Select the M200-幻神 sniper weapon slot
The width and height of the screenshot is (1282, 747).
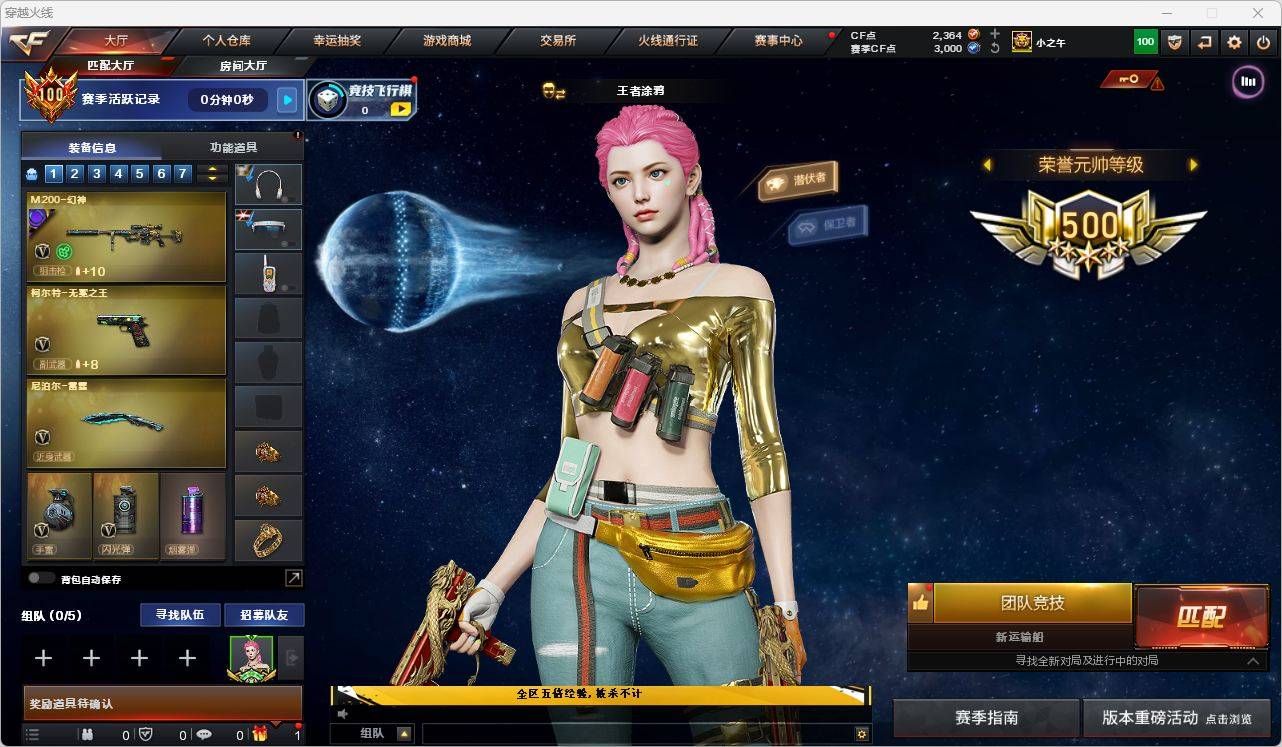coord(126,237)
